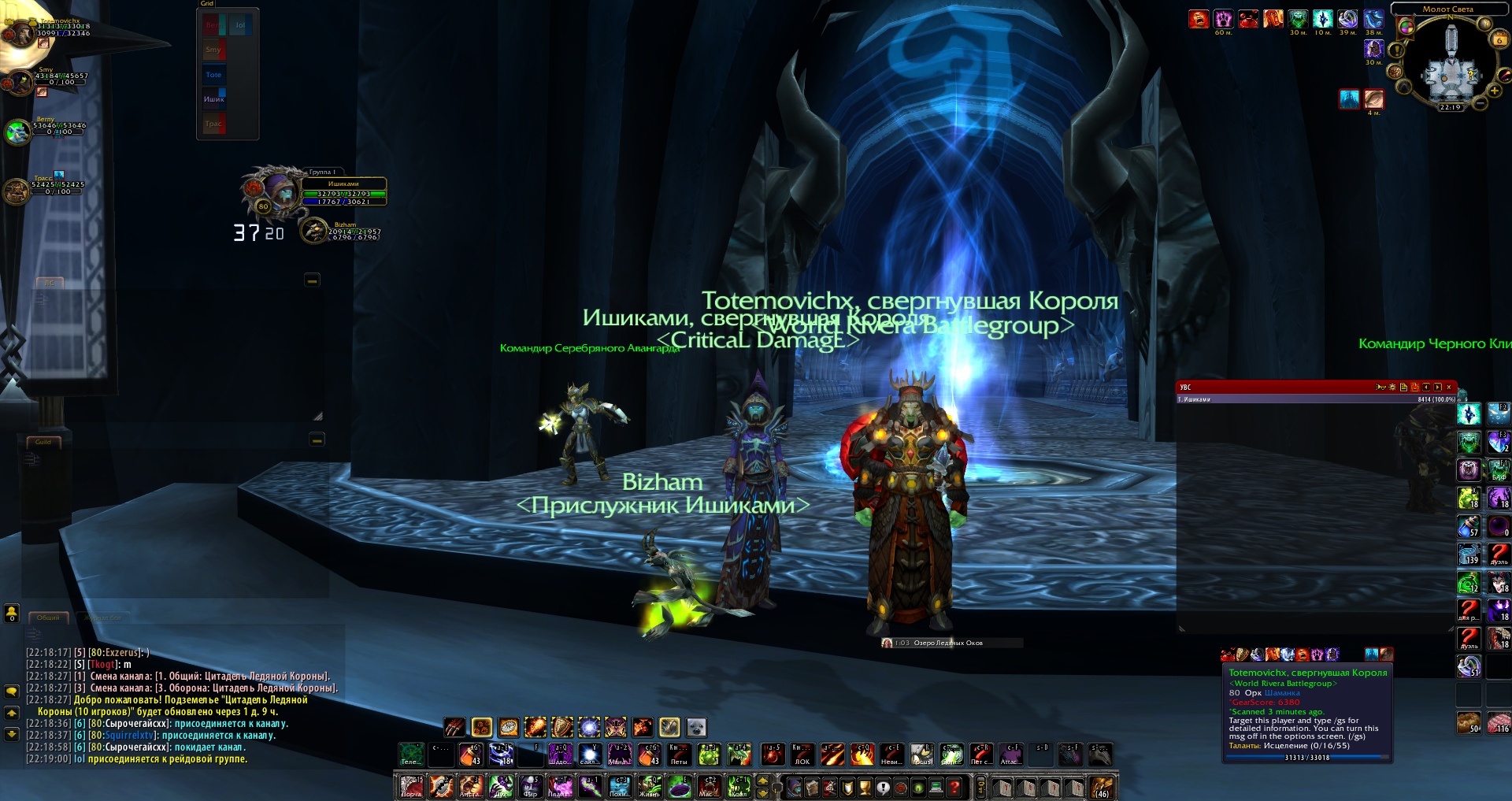Page the action bar up with the arrow
The width and height of the screenshot is (1512, 801).
point(762,781)
